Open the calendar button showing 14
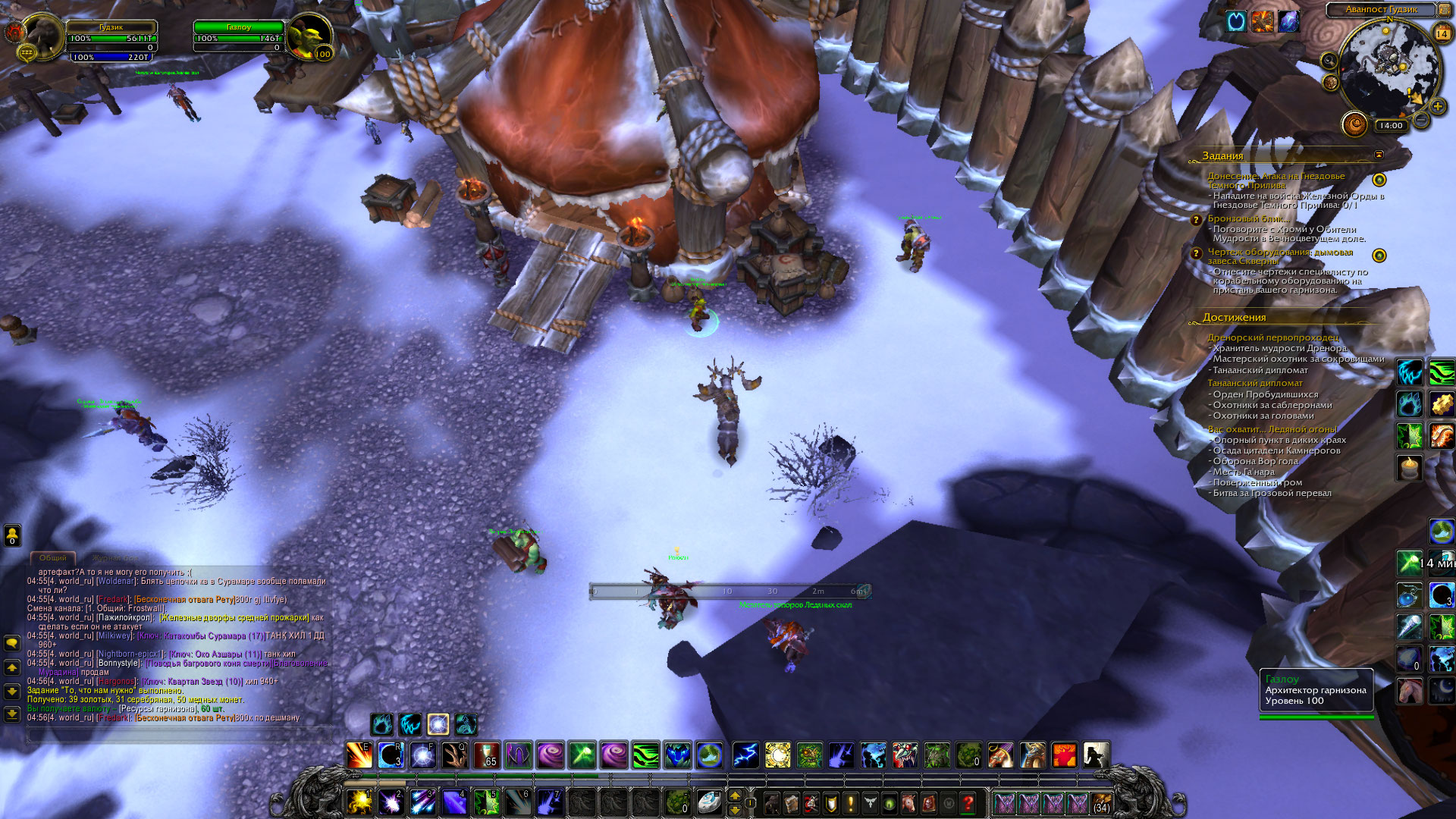The width and height of the screenshot is (1456, 819). point(1442,33)
